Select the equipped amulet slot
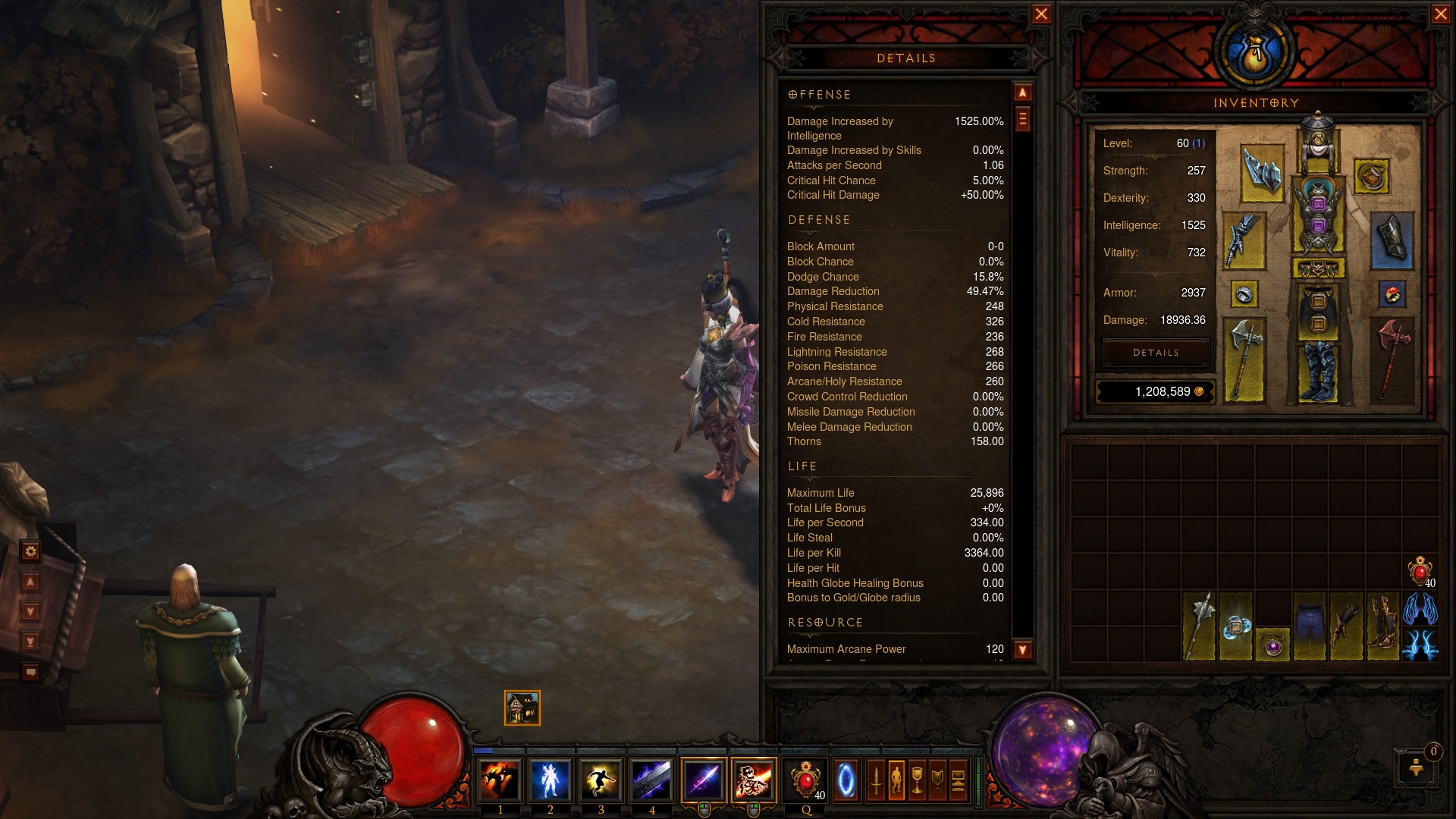 click(x=1371, y=177)
